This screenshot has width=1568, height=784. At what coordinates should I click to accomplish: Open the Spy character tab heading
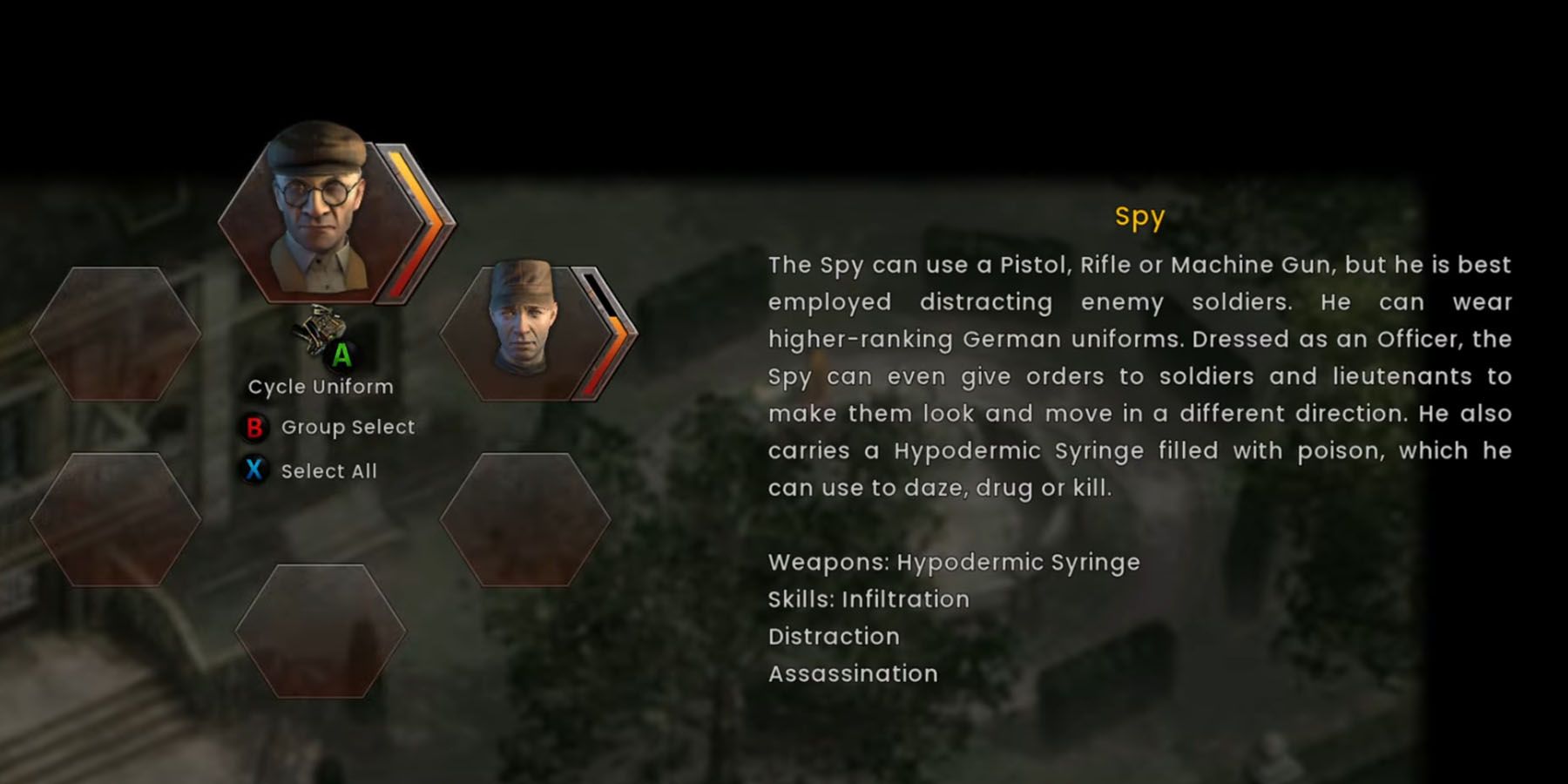[x=1140, y=219]
